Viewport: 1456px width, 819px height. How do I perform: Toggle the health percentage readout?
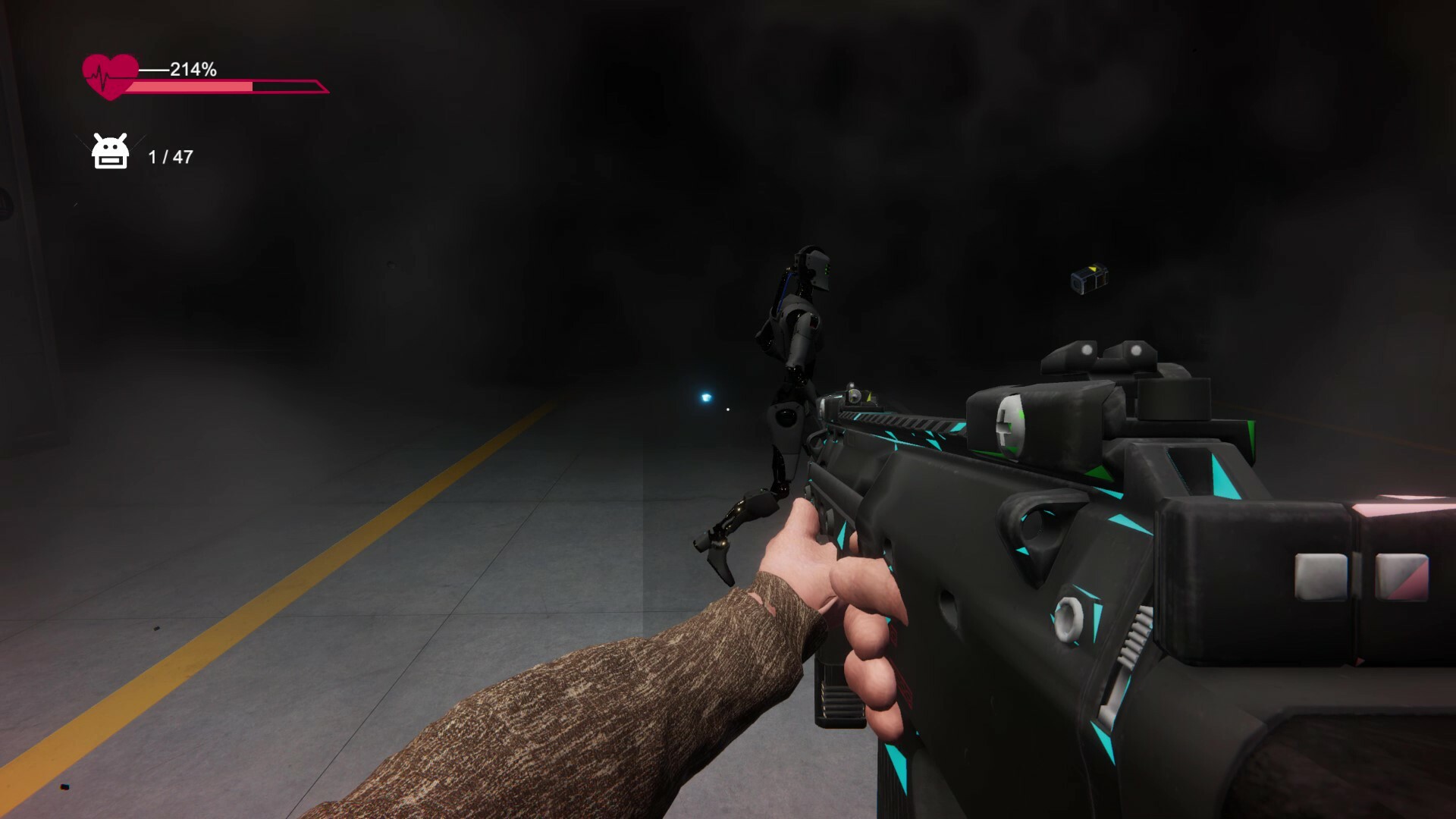(192, 70)
